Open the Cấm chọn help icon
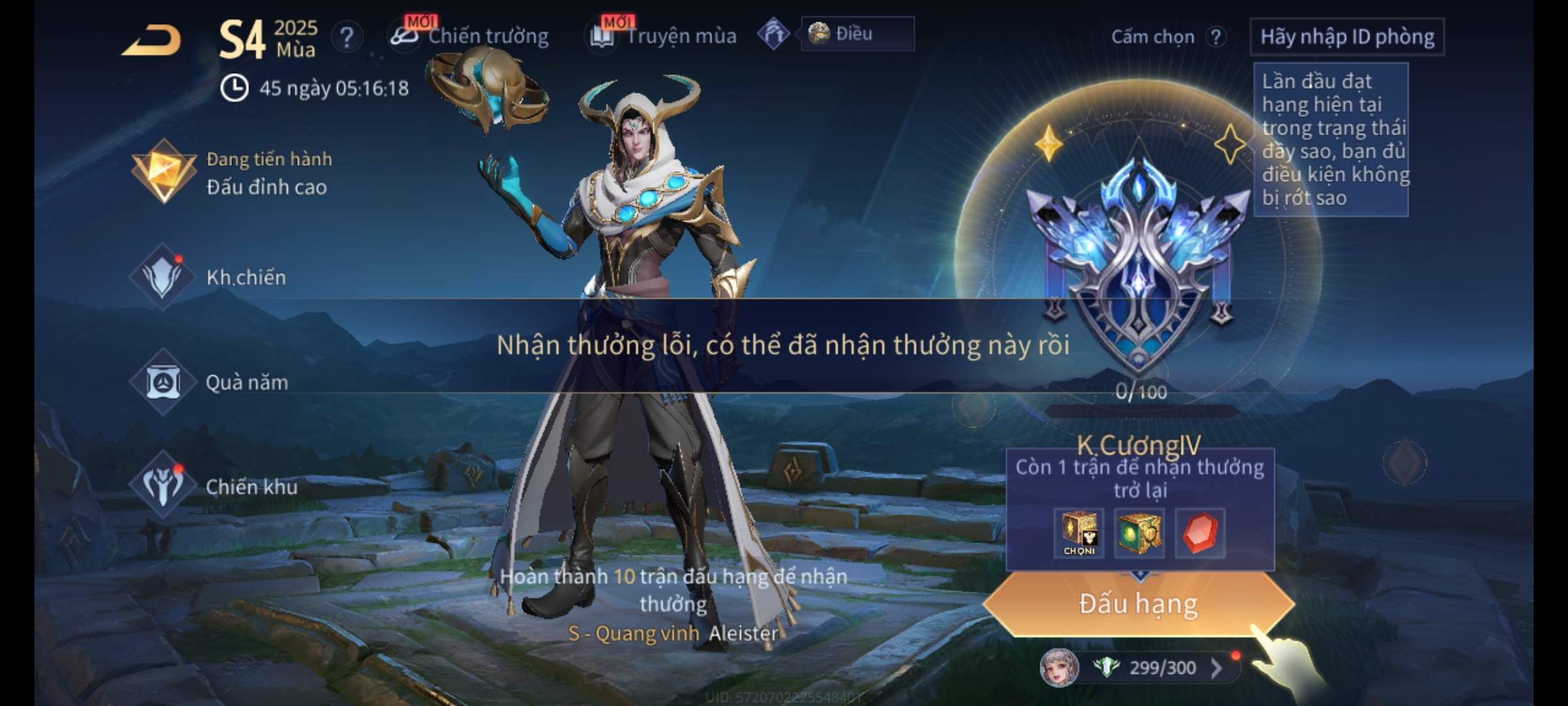 [1216, 37]
